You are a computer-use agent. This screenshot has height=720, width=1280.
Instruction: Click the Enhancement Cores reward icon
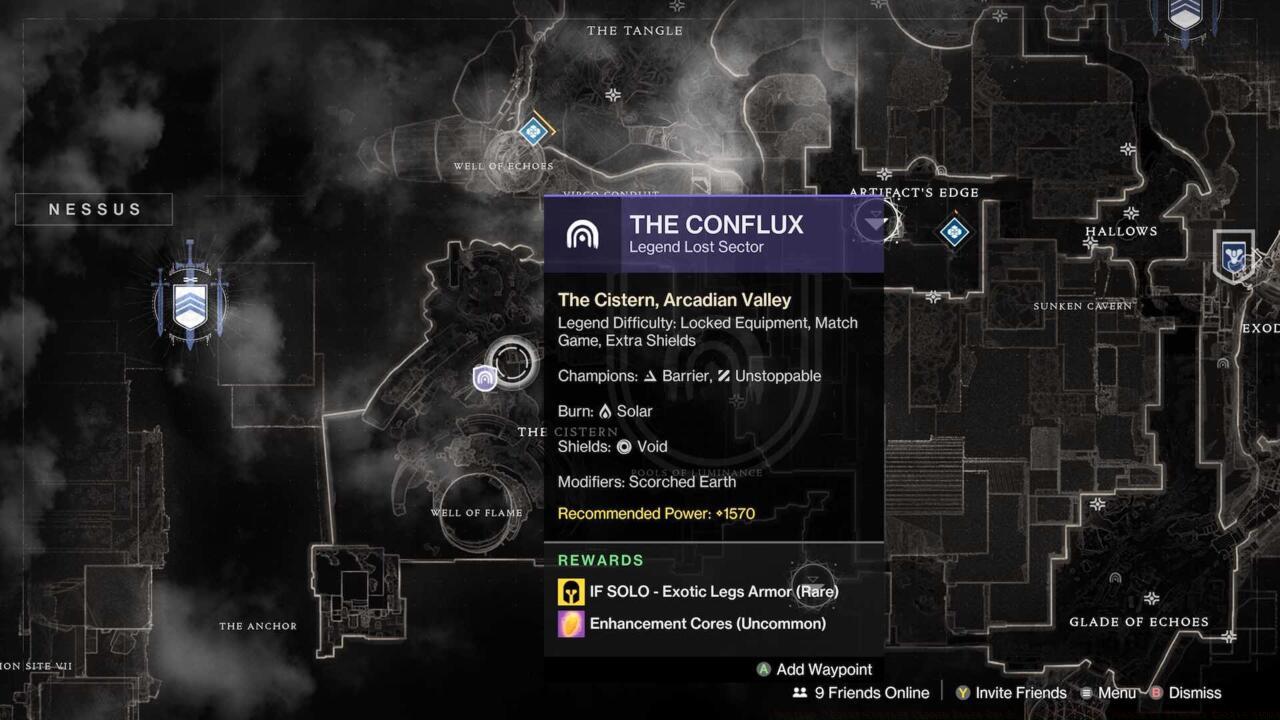click(x=569, y=623)
